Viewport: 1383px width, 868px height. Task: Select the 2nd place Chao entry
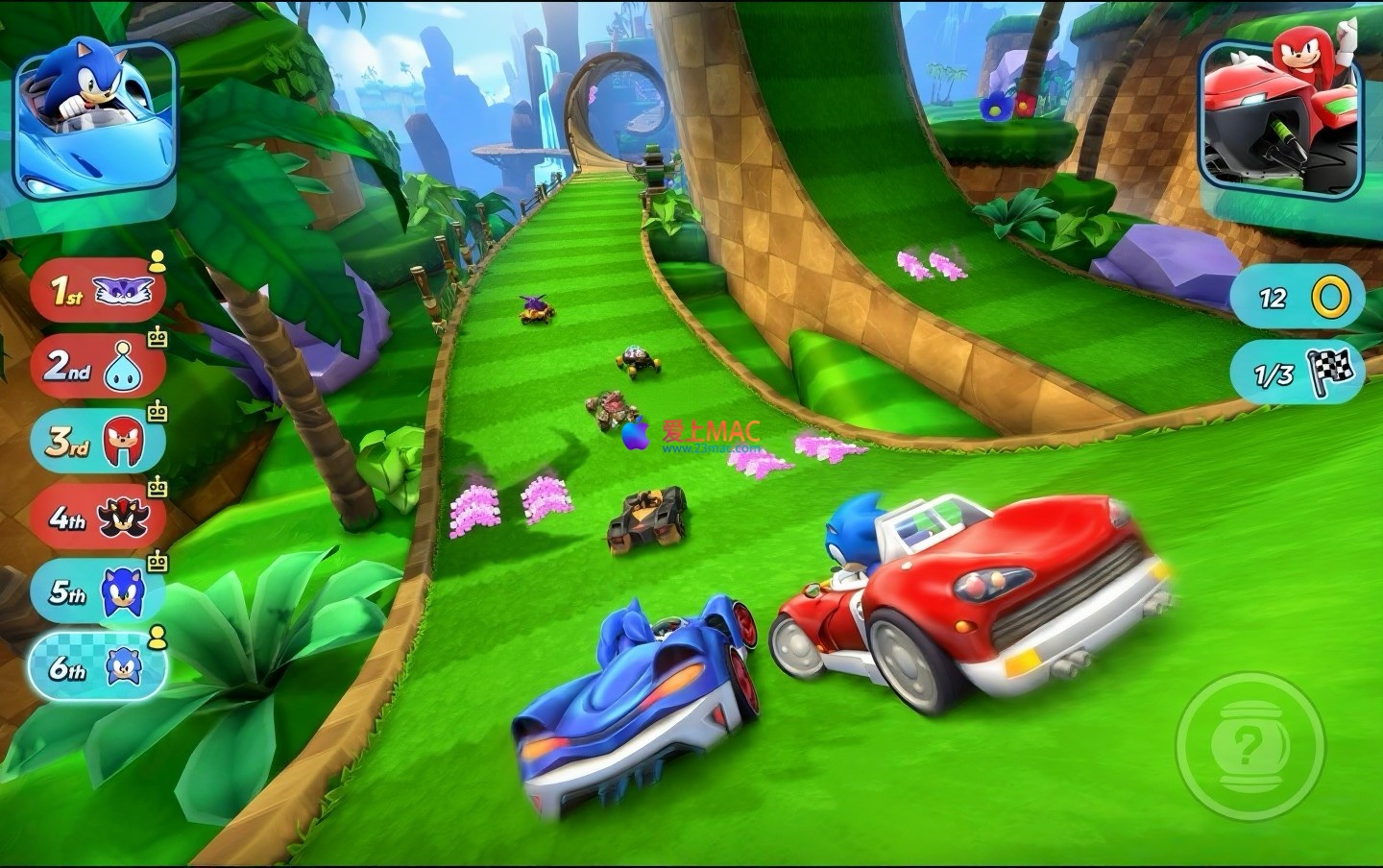(97, 366)
